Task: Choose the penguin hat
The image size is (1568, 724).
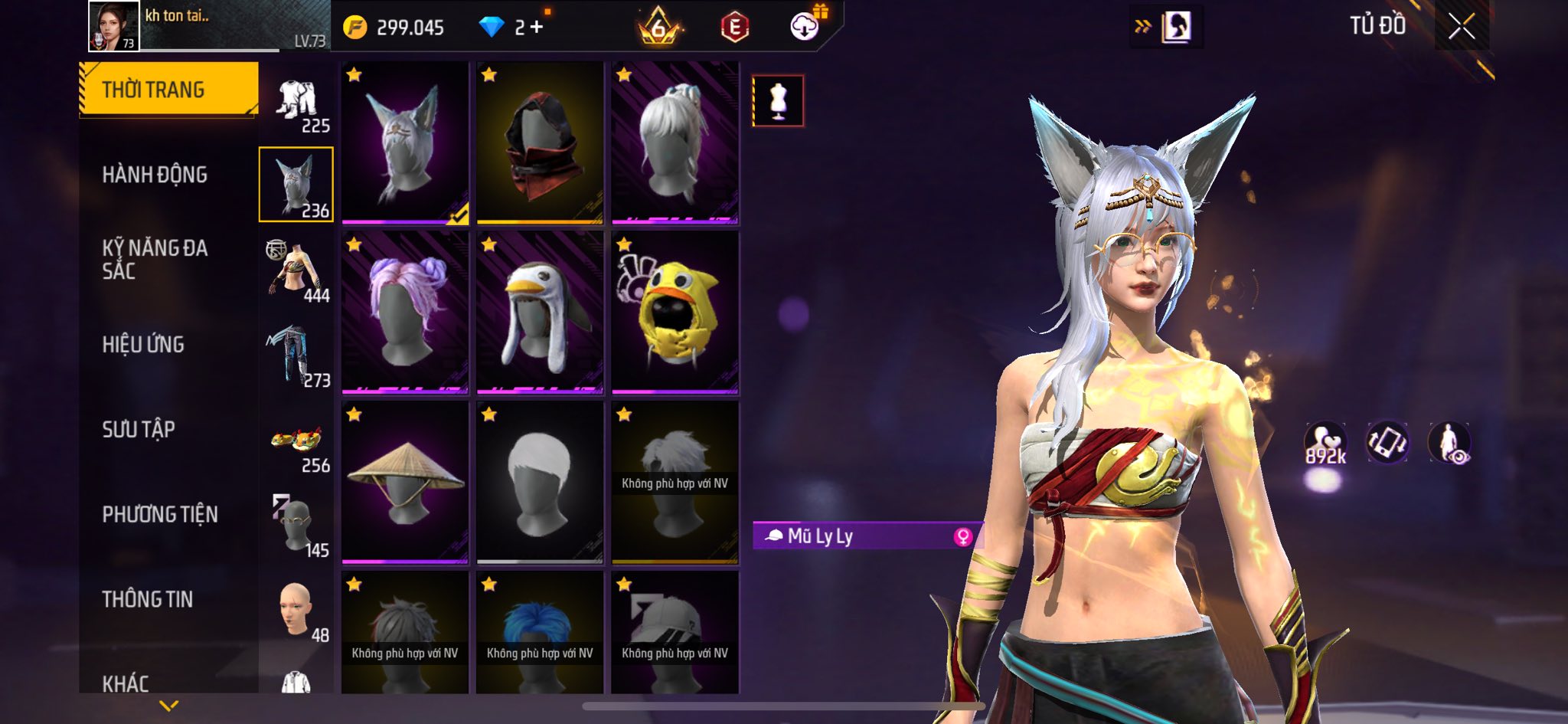Action: pyautogui.click(x=540, y=313)
